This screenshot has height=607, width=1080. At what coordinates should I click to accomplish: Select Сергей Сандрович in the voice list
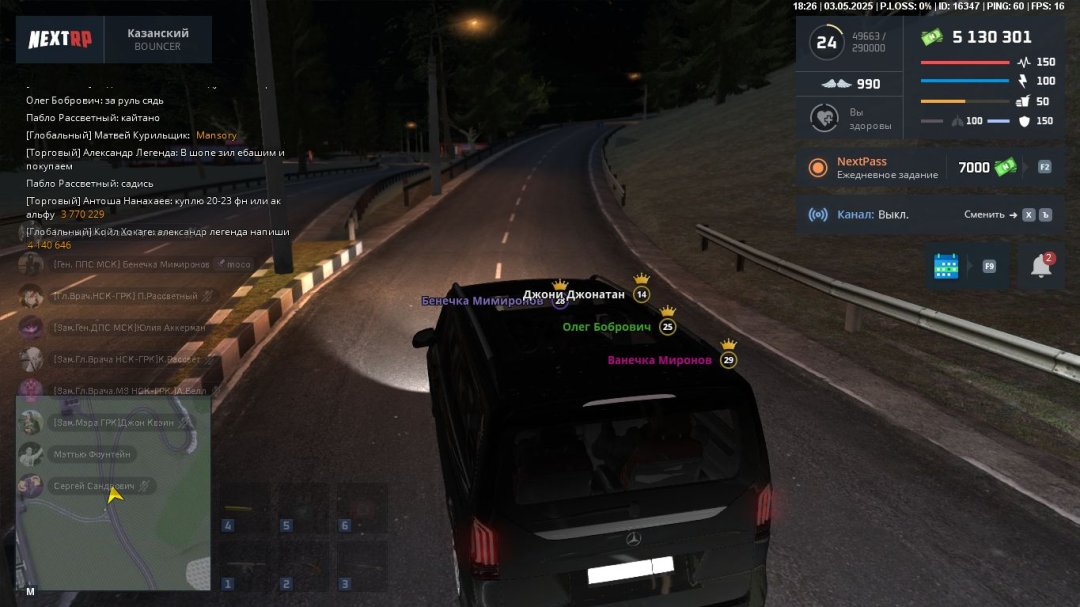coord(98,486)
